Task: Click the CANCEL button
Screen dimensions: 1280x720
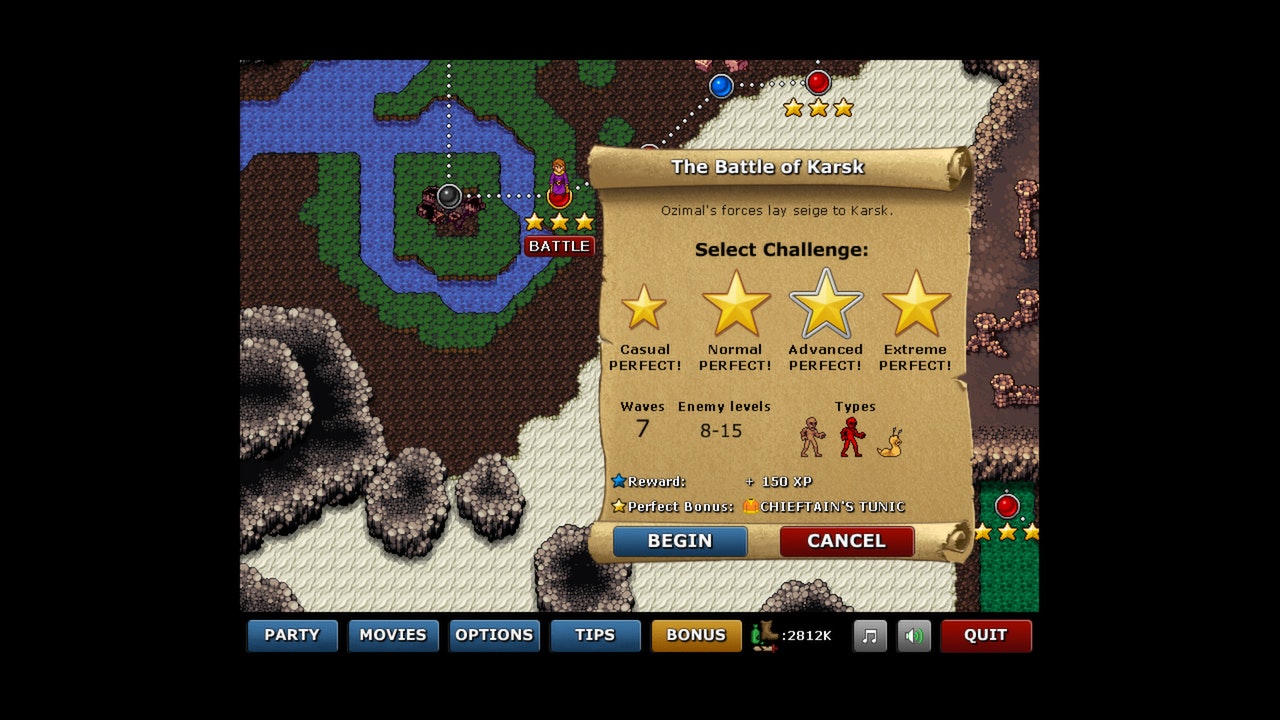Action: coord(846,541)
